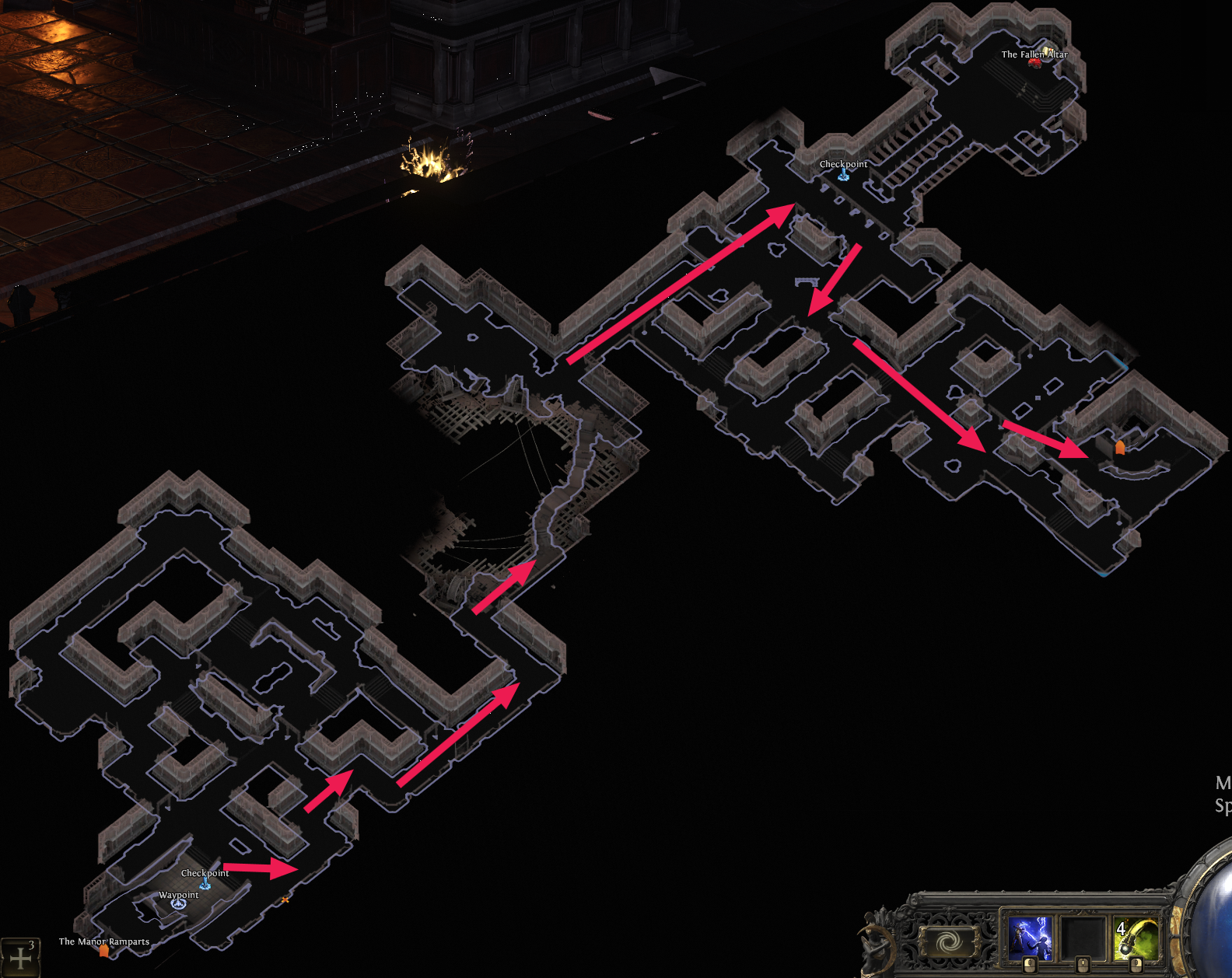Image resolution: width=1232 pixels, height=978 pixels.
Task: Select the empty middle skill slot
Action: point(1083,937)
